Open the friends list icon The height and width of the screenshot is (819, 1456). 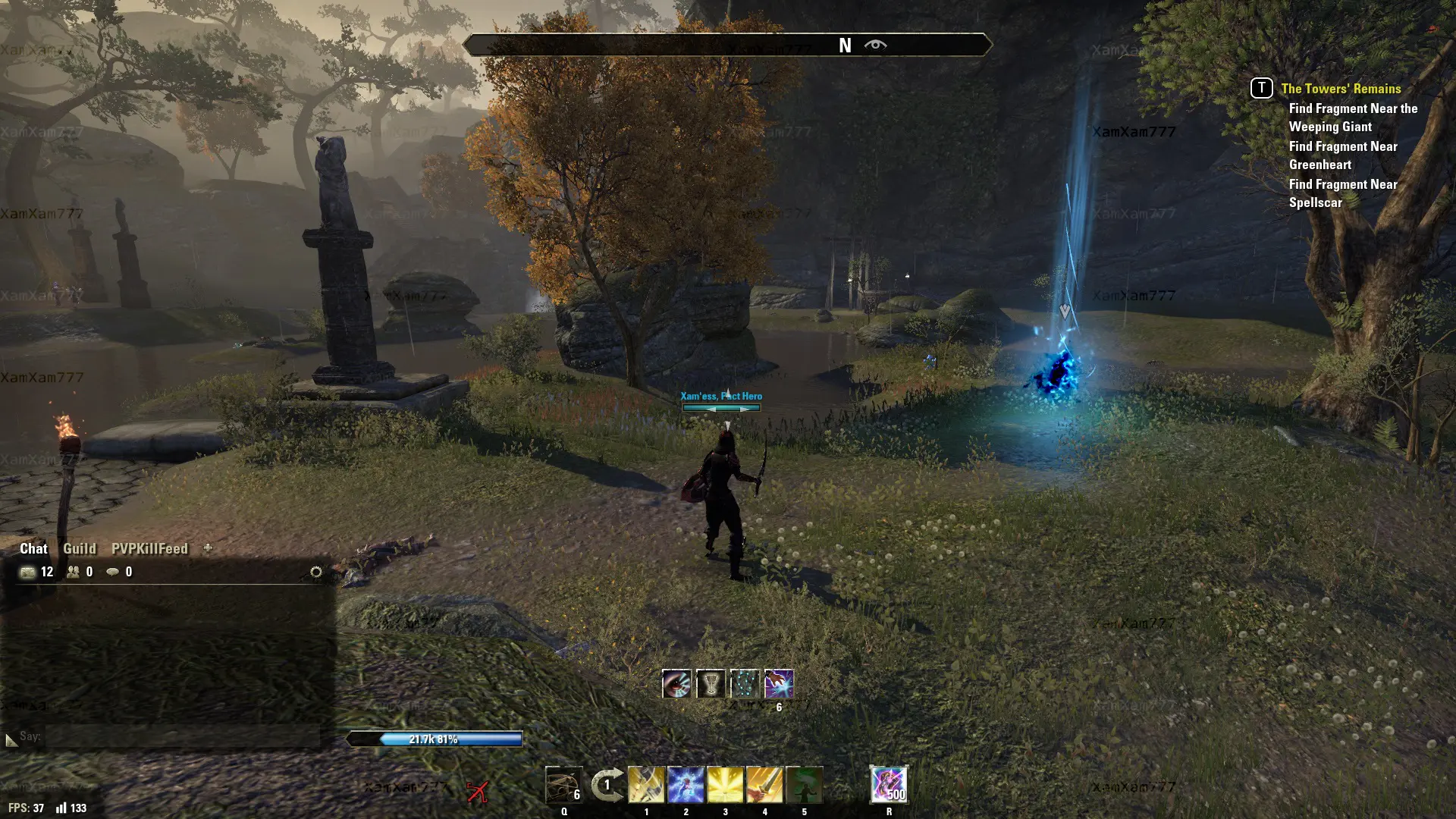click(x=74, y=572)
